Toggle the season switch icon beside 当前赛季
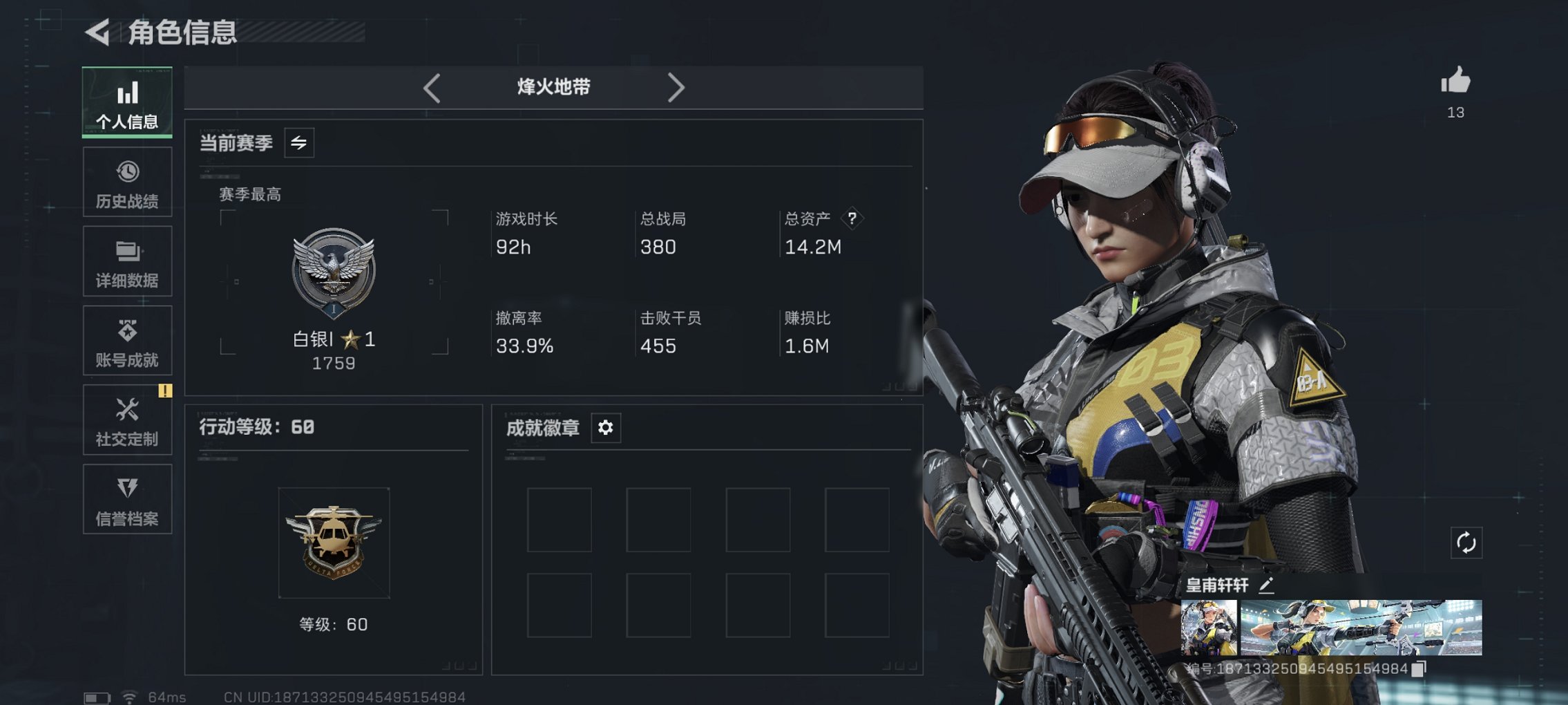1568x705 pixels. [298, 142]
